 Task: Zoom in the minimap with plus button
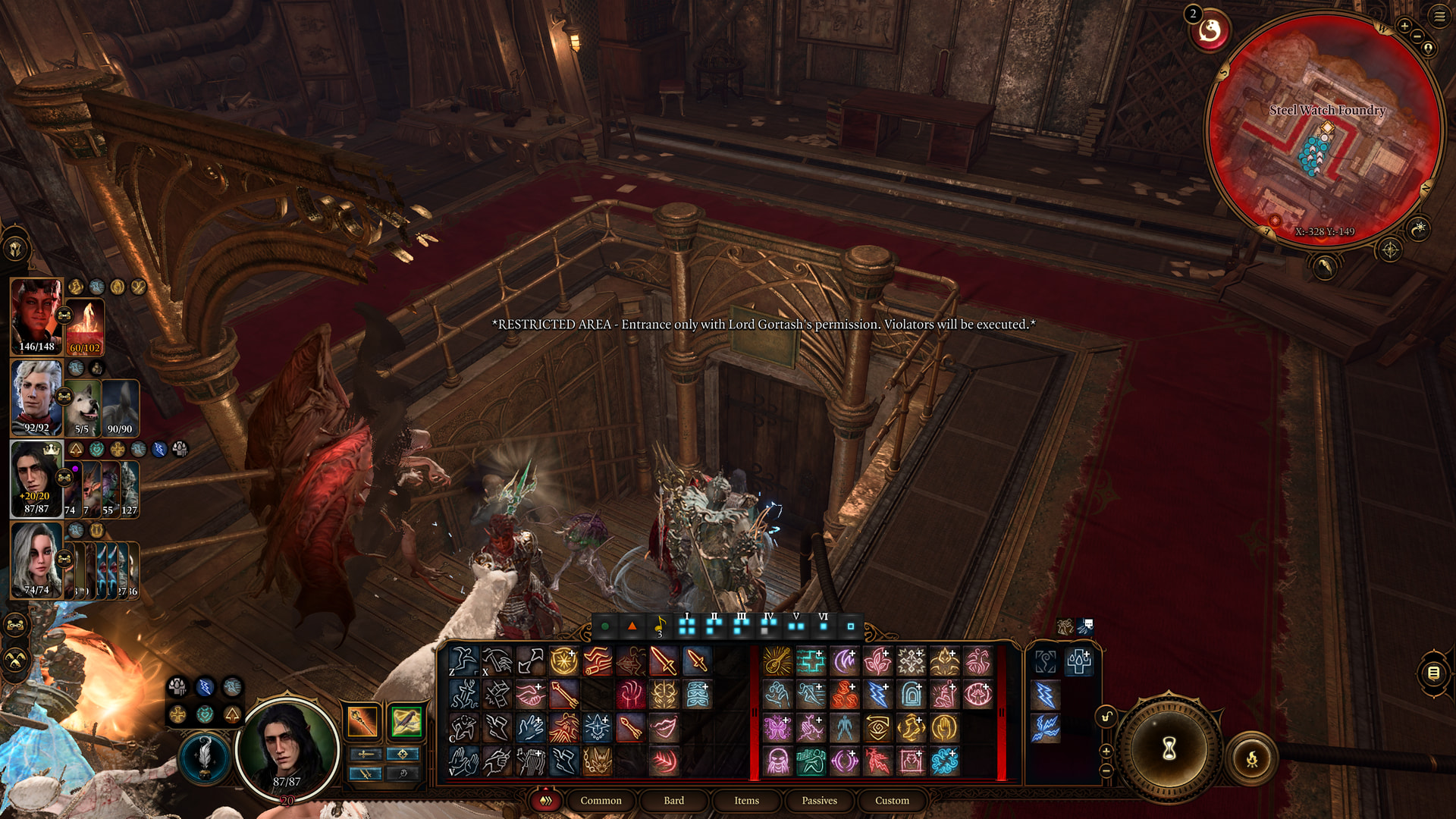[x=1404, y=27]
